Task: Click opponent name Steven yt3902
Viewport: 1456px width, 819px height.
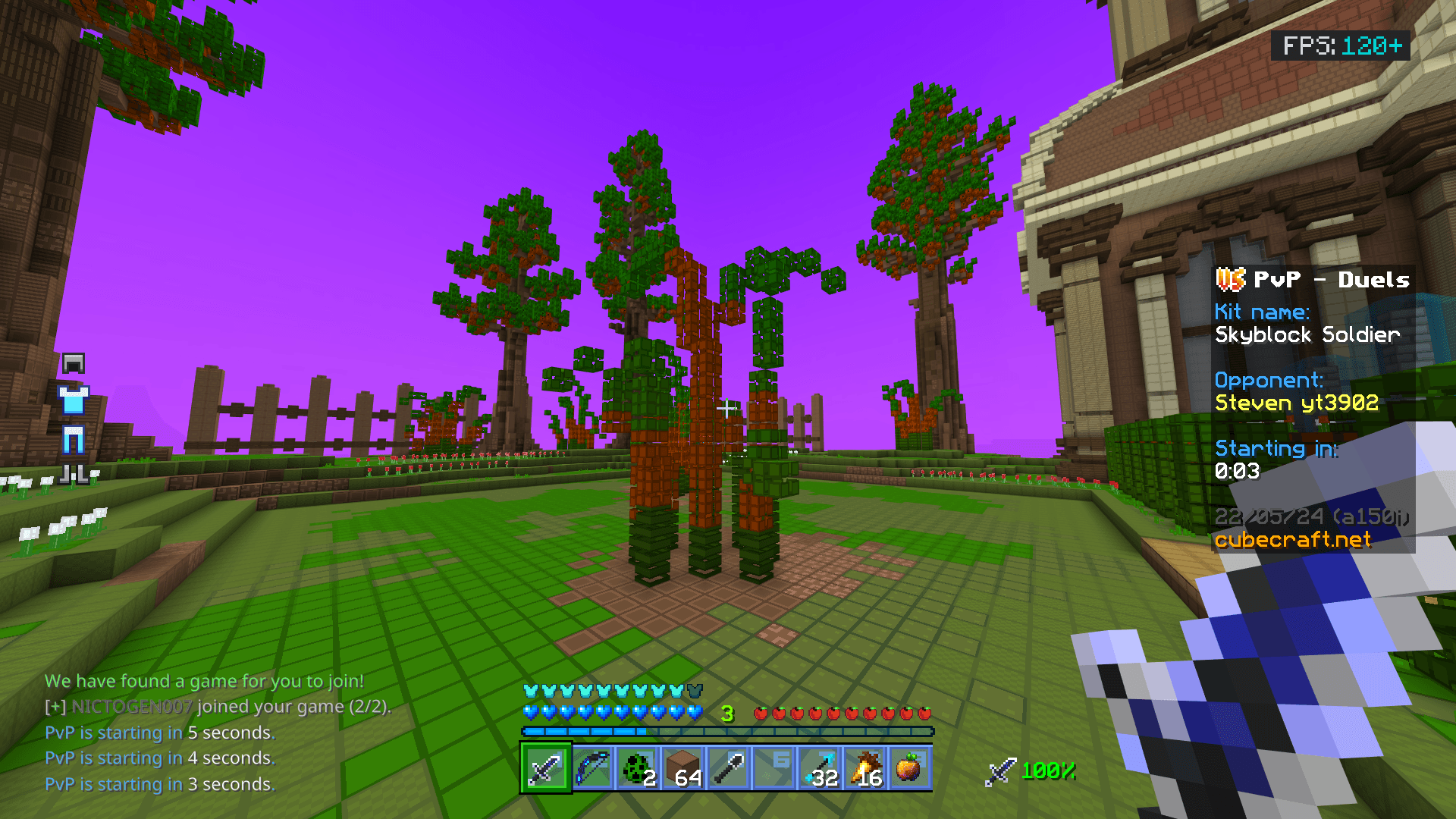Action: (1297, 403)
